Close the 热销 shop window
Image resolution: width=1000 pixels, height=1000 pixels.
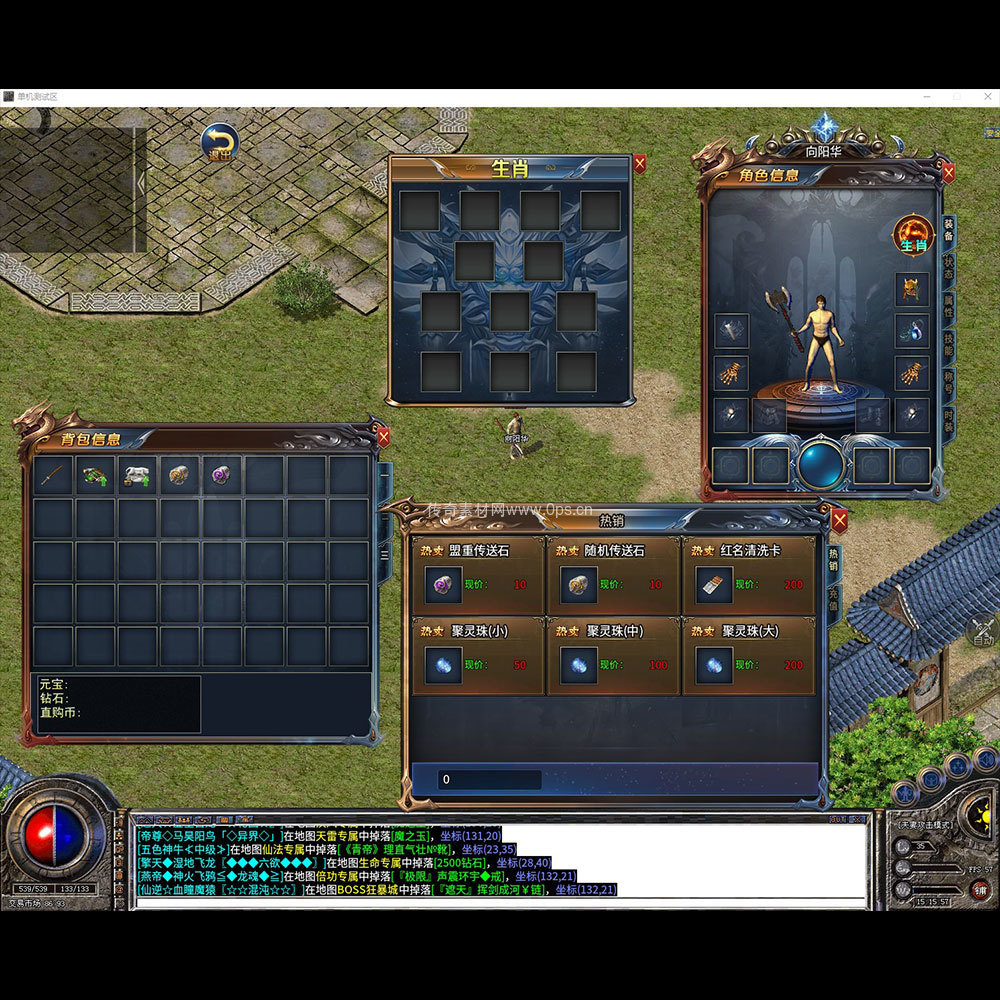click(x=839, y=519)
